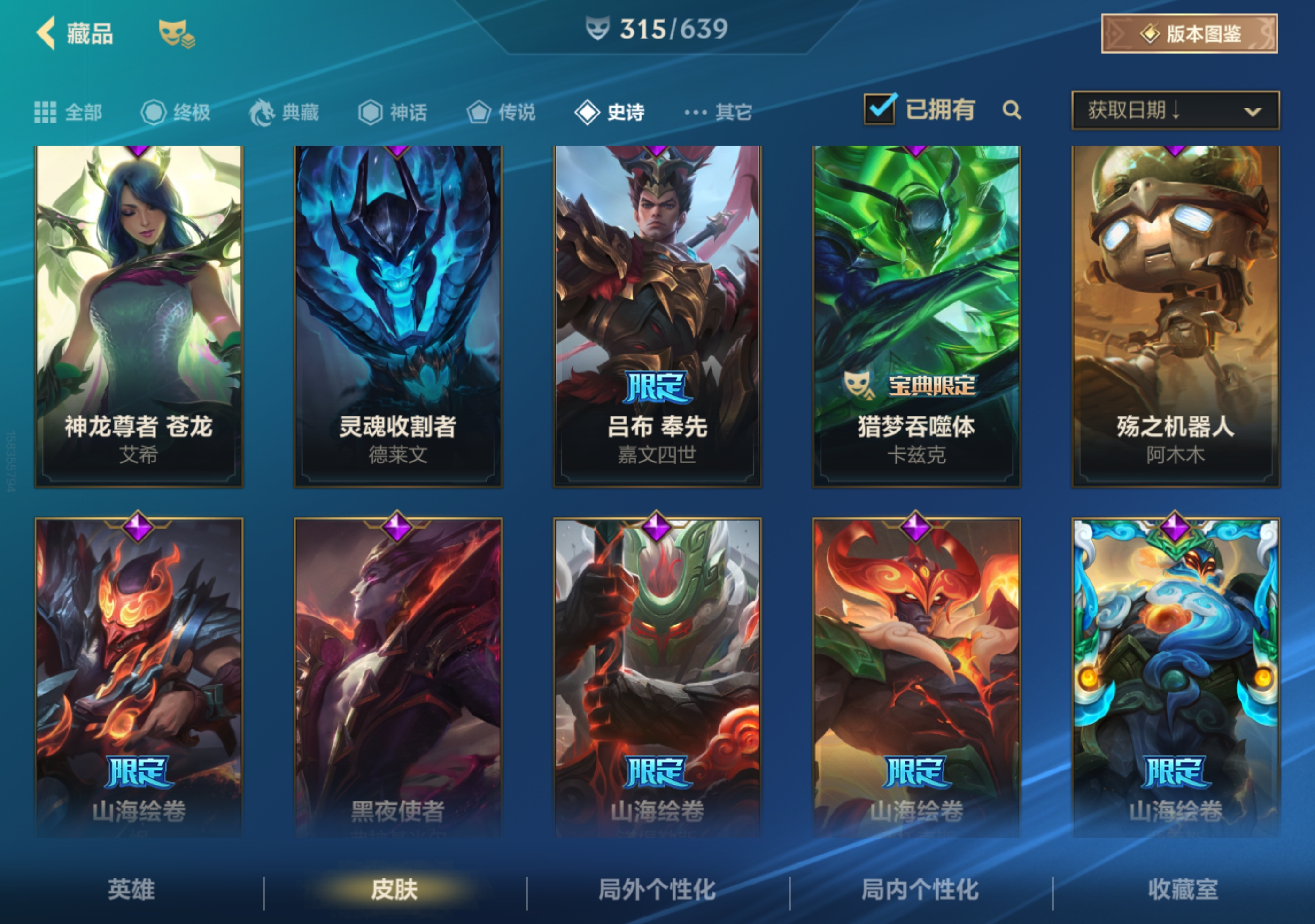Open the 猎梦吞噬体 卡兹克 skin card

(916, 316)
